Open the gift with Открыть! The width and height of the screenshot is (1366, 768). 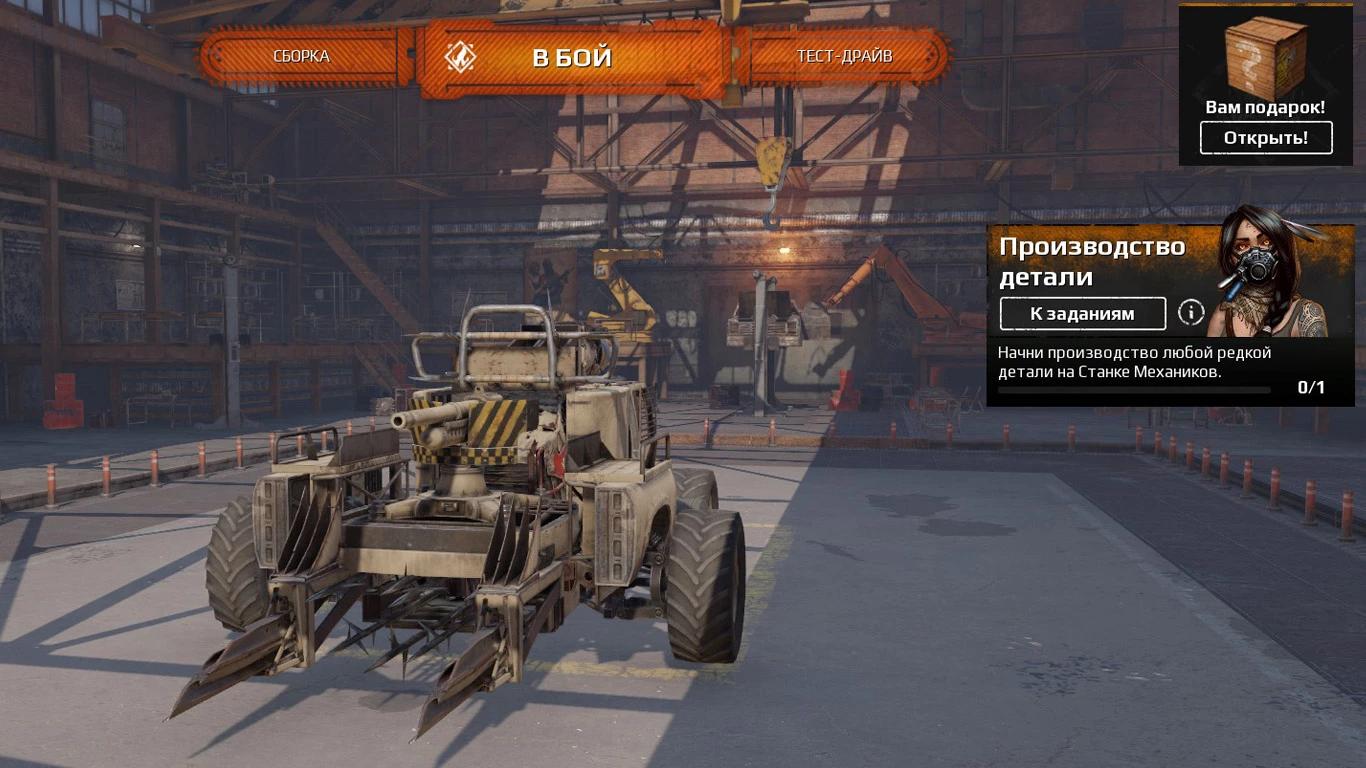pyautogui.click(x=1265, y=138)
